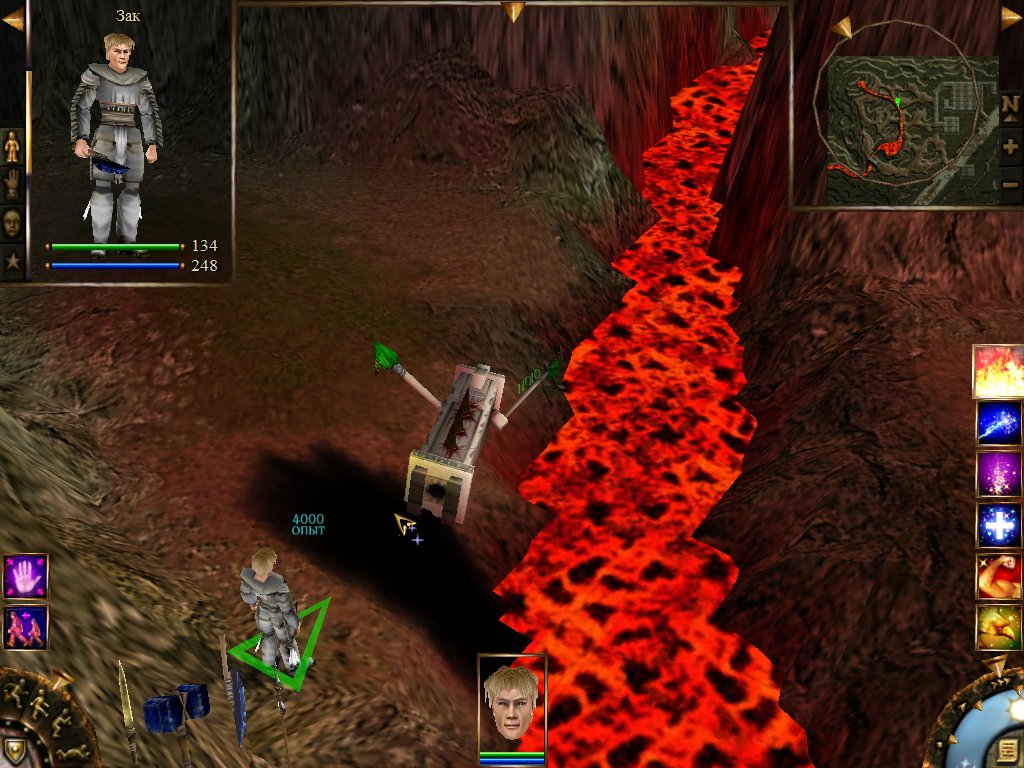1024x768 pixels.
Task: Switch to the open hand tab
Action: click(12, 185)
